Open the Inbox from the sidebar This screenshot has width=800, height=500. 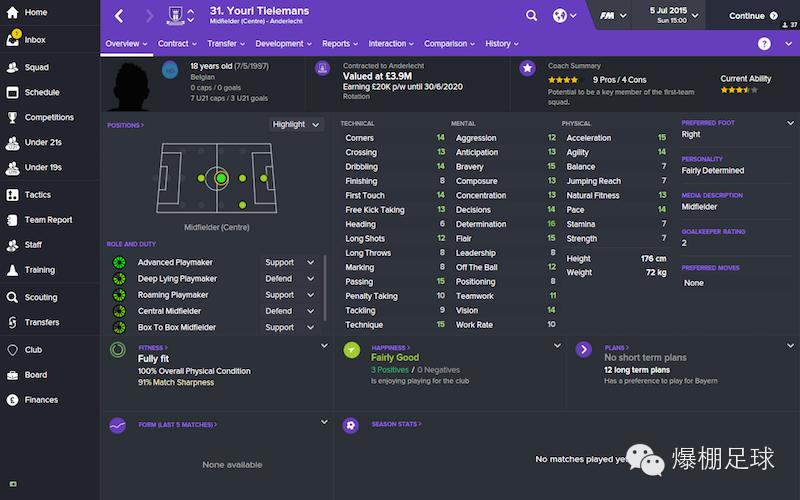pos(34,40)
